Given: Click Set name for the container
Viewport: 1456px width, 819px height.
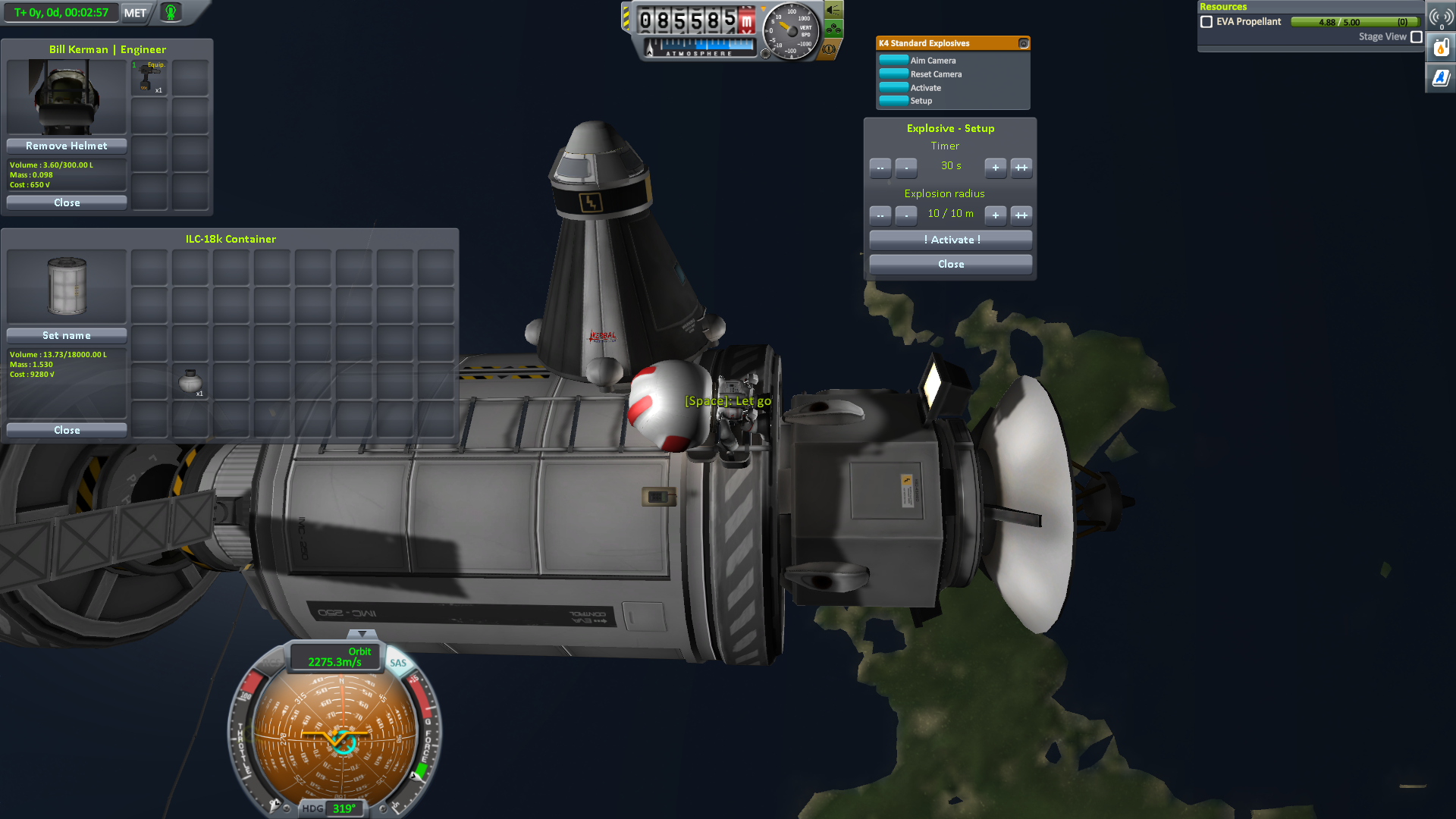Looking at the screenshot, I should coord(67,335).
